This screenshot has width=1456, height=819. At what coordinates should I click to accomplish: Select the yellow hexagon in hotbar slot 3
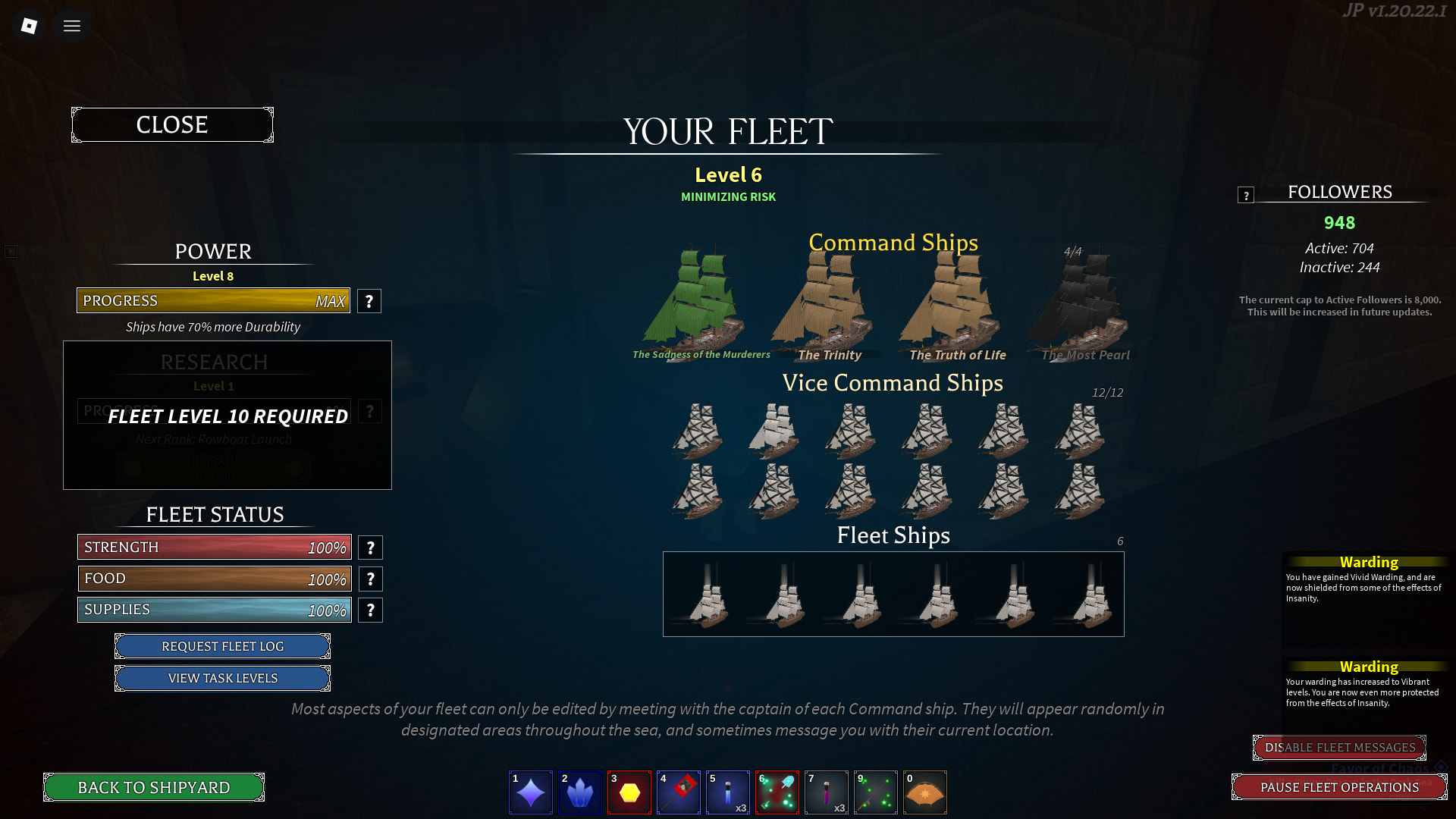629,792
